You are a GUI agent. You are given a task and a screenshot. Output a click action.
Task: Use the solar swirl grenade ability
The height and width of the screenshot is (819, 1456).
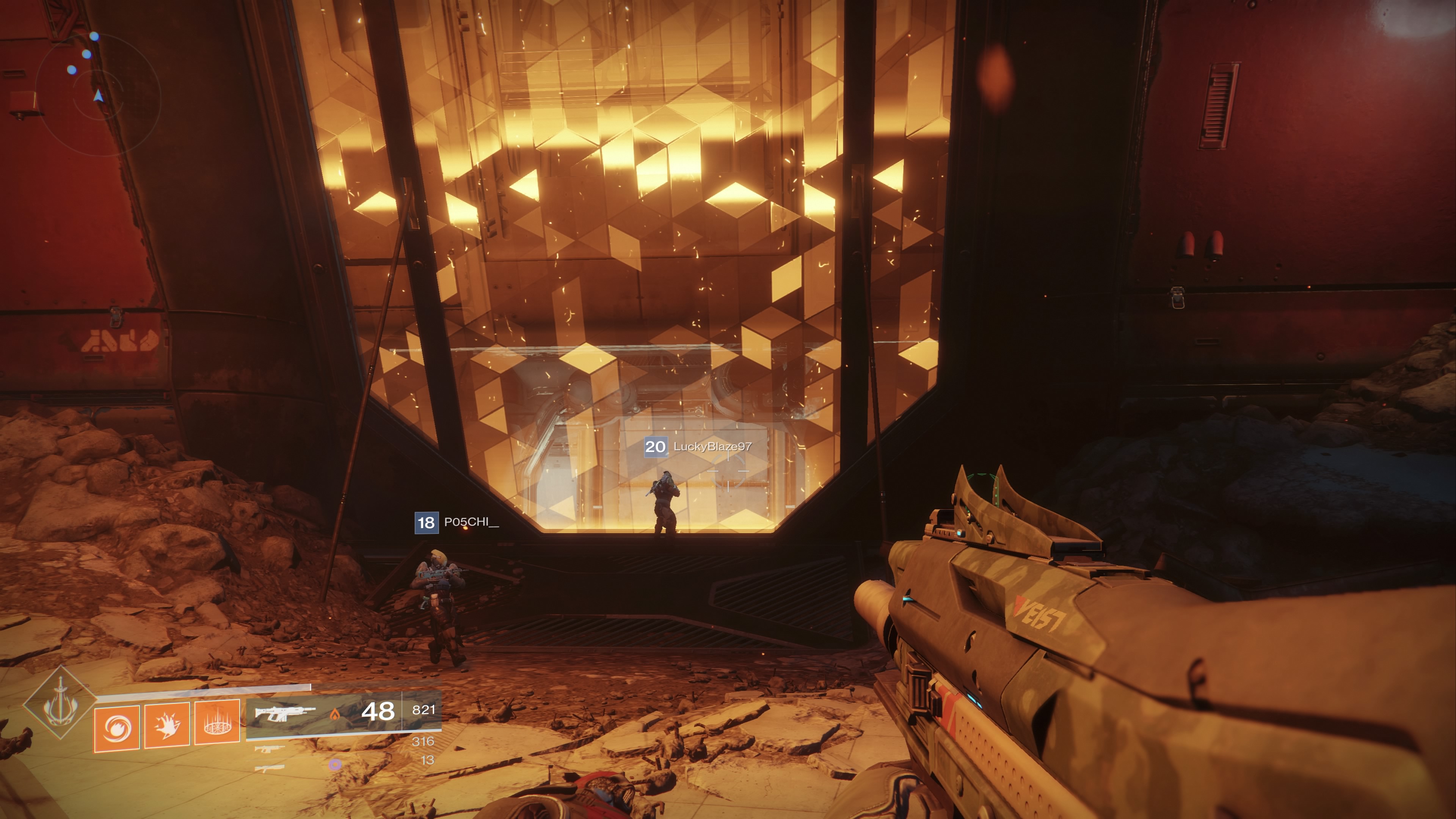pyautogui.click(x=117, y=729)
